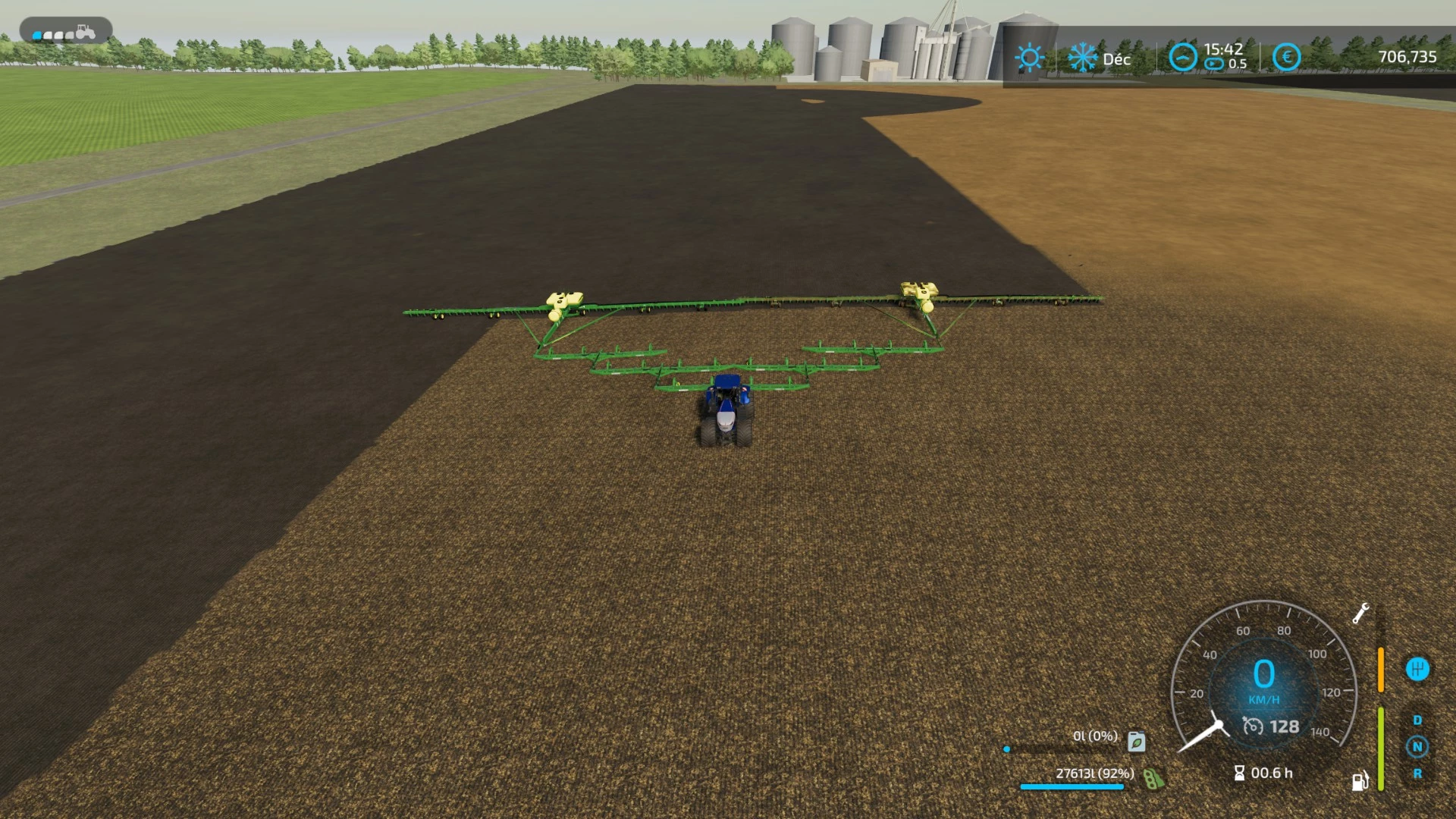Select the snowflake season icon
1456x819 pixels.
[x=1083, y=57]
